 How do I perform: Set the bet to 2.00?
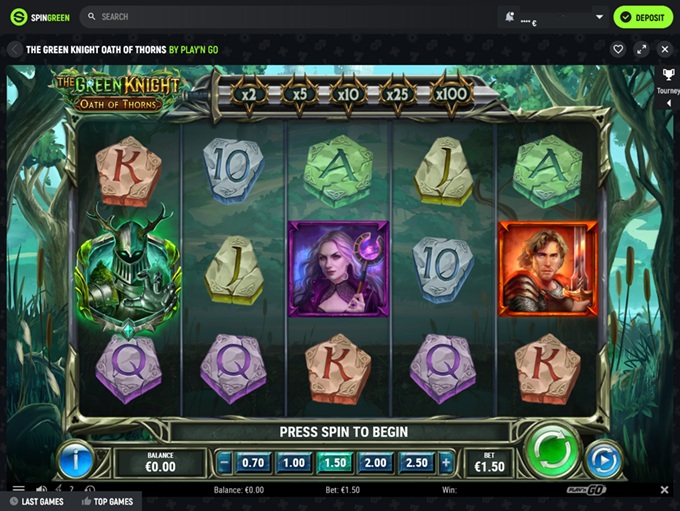pos(376,463)
